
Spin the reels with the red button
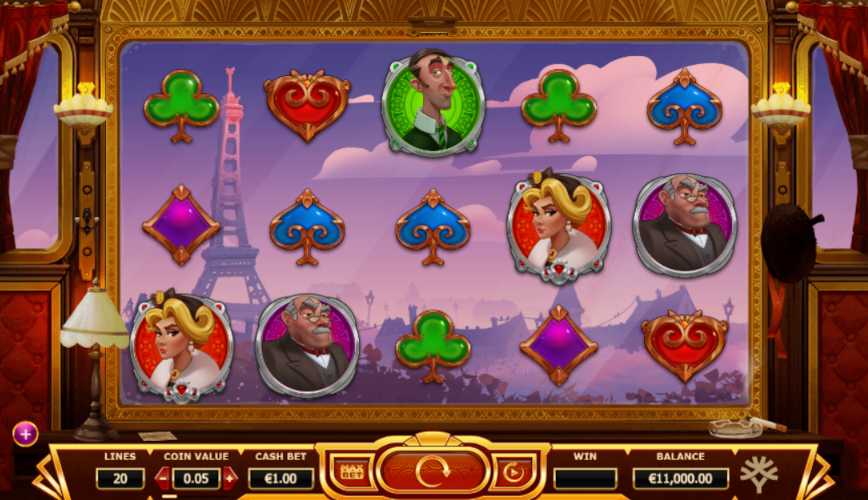coord(432,470)
